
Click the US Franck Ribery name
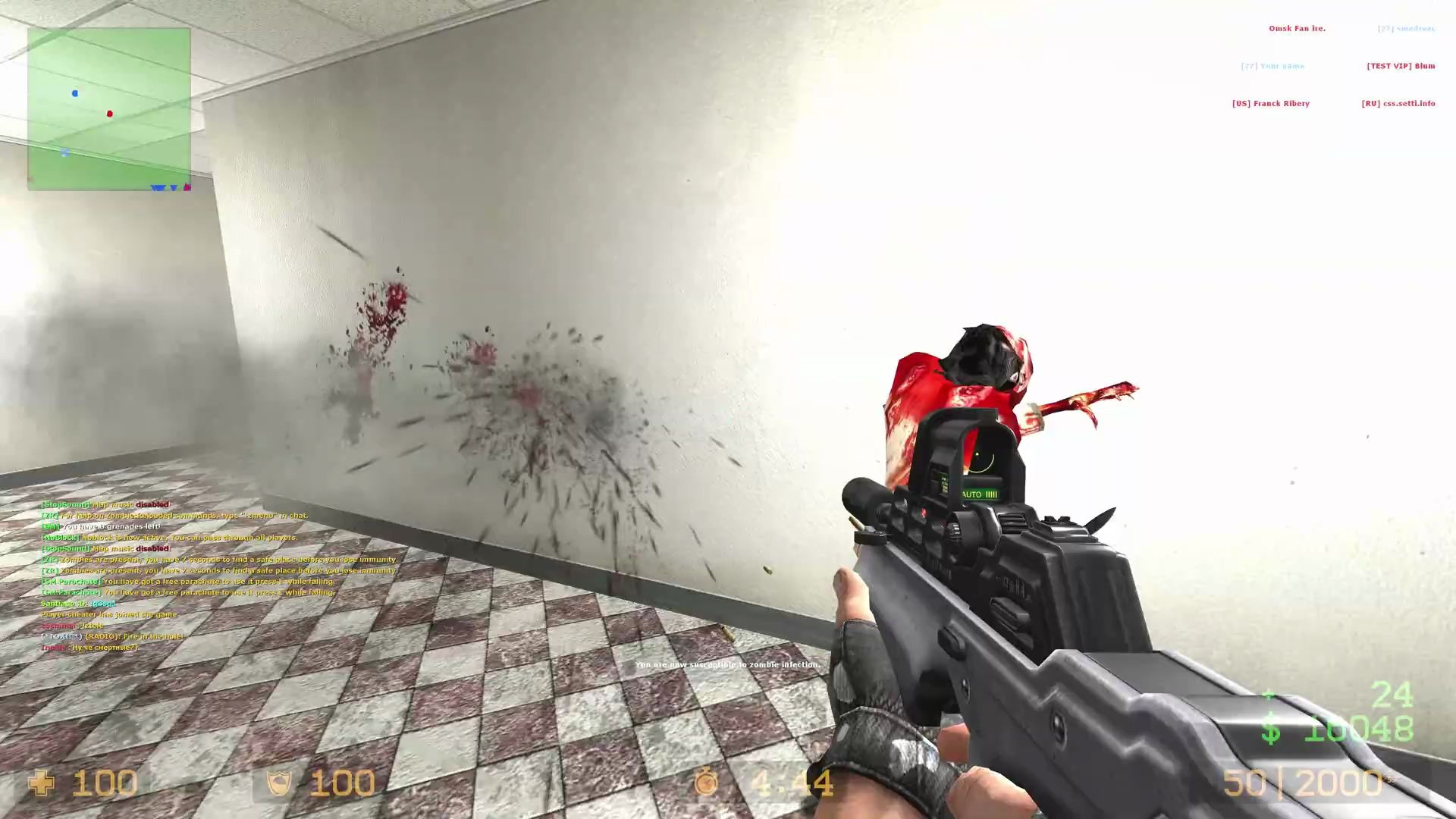(x=1271, y=103)
